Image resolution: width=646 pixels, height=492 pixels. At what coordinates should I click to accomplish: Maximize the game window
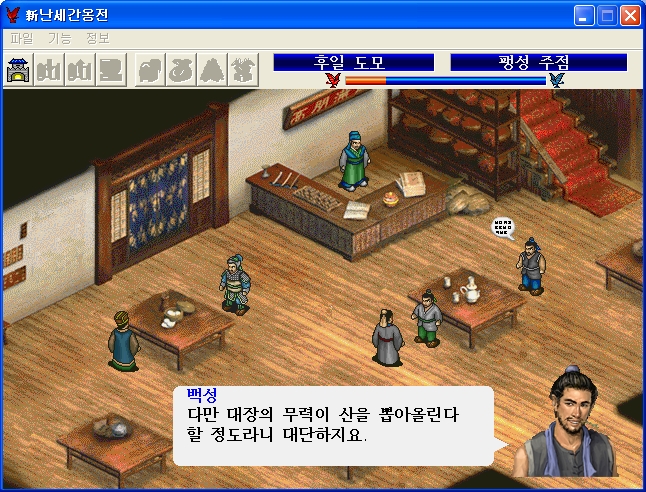(608, 15)
